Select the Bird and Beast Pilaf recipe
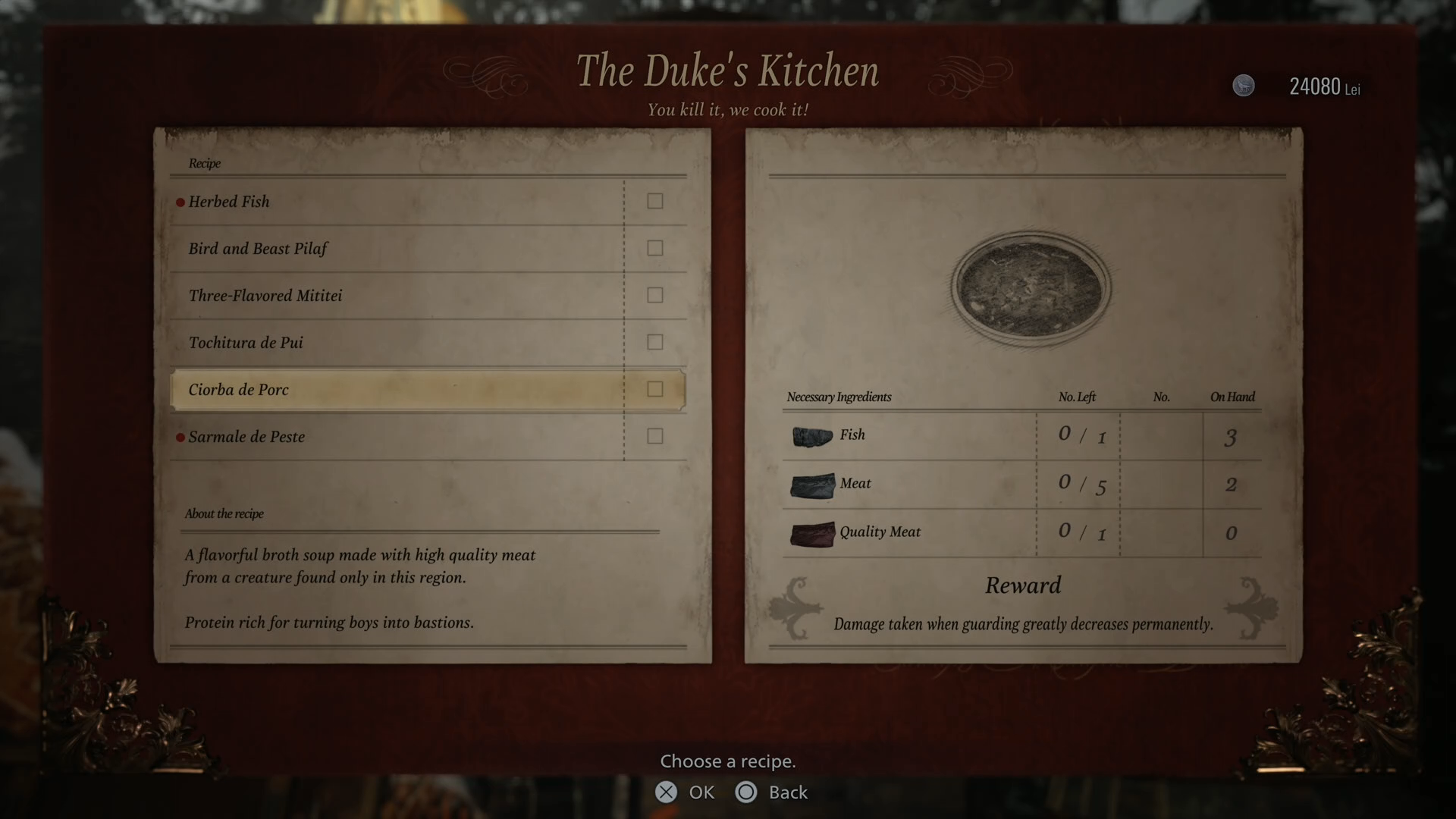The height and width of the screenshot is (819, 1456). 259,248
